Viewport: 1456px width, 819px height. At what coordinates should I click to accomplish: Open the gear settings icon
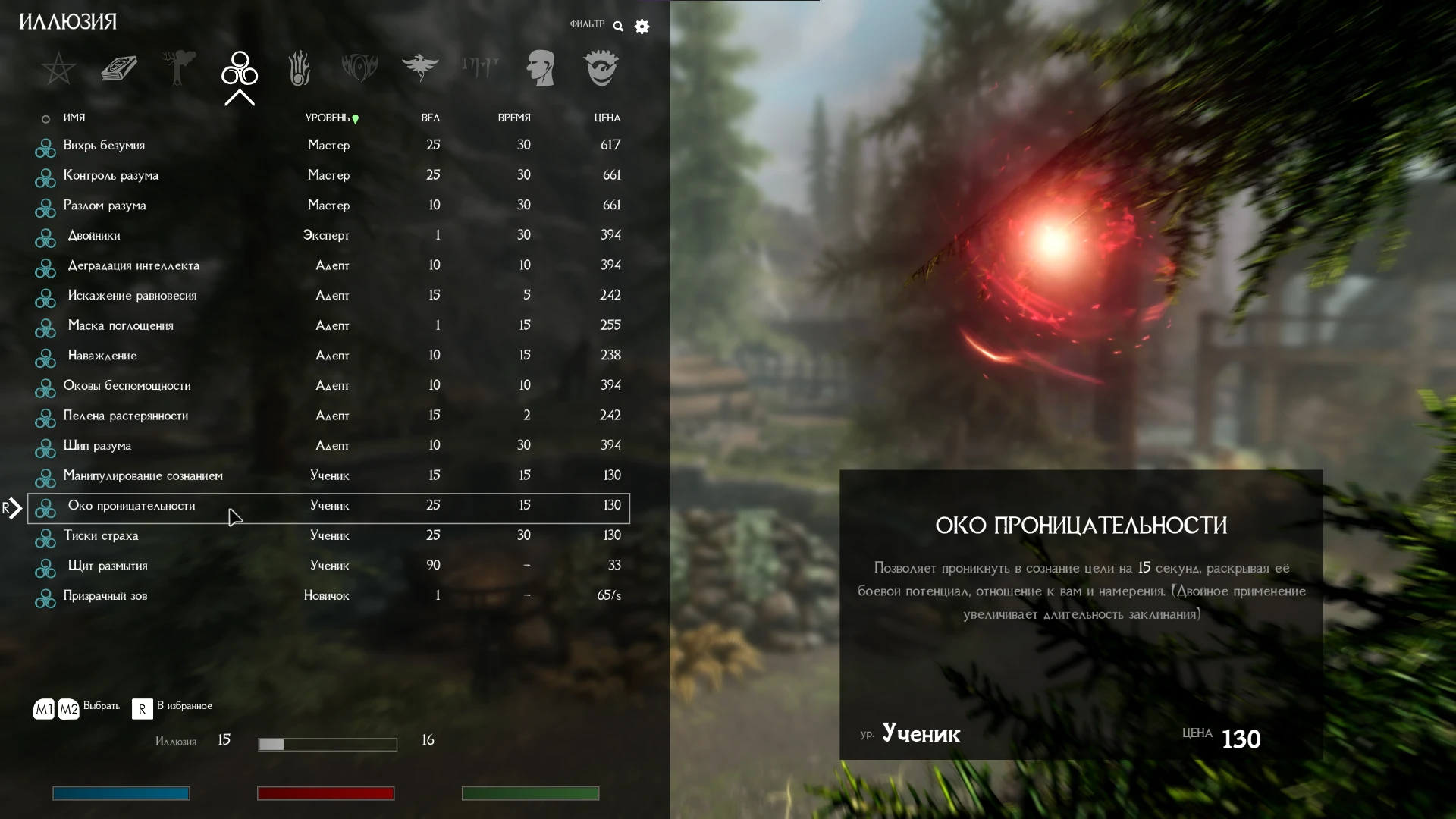642,27
